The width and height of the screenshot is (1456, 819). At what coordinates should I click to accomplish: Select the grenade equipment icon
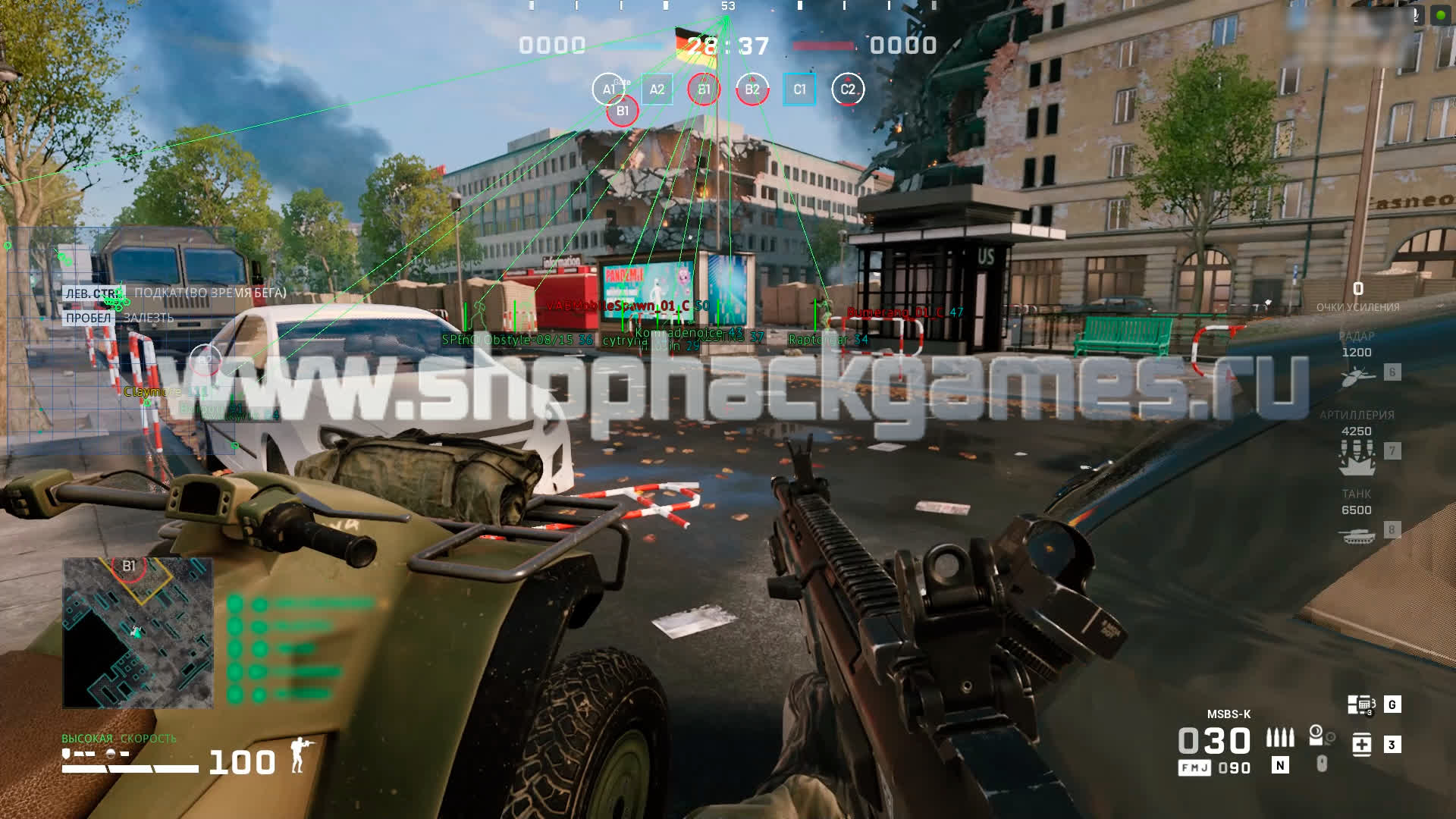tap(1318, 735)
